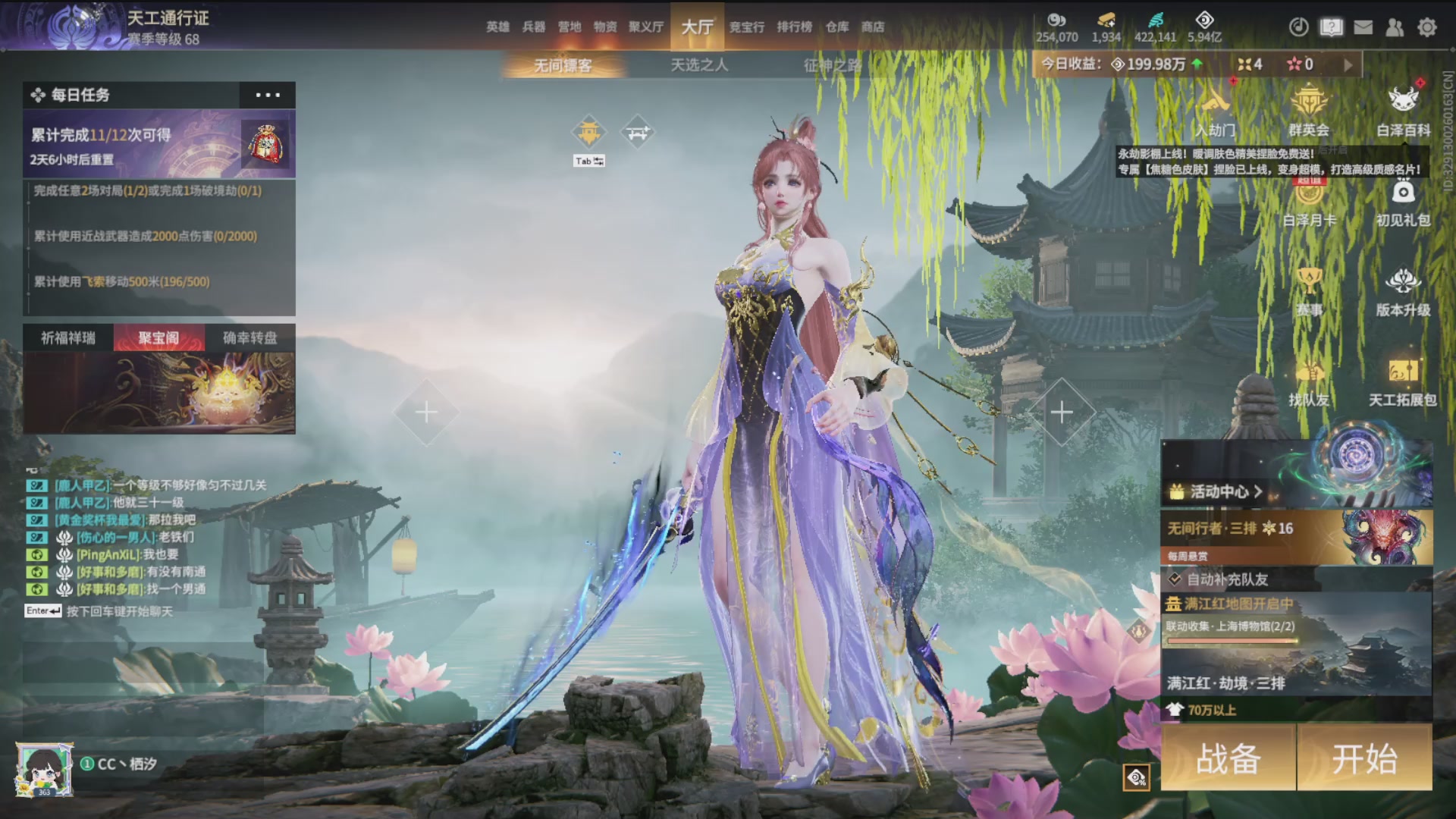Click the player avatar CC丶栖汐
The image size is (1456, 819).
(x=45, y=769)
